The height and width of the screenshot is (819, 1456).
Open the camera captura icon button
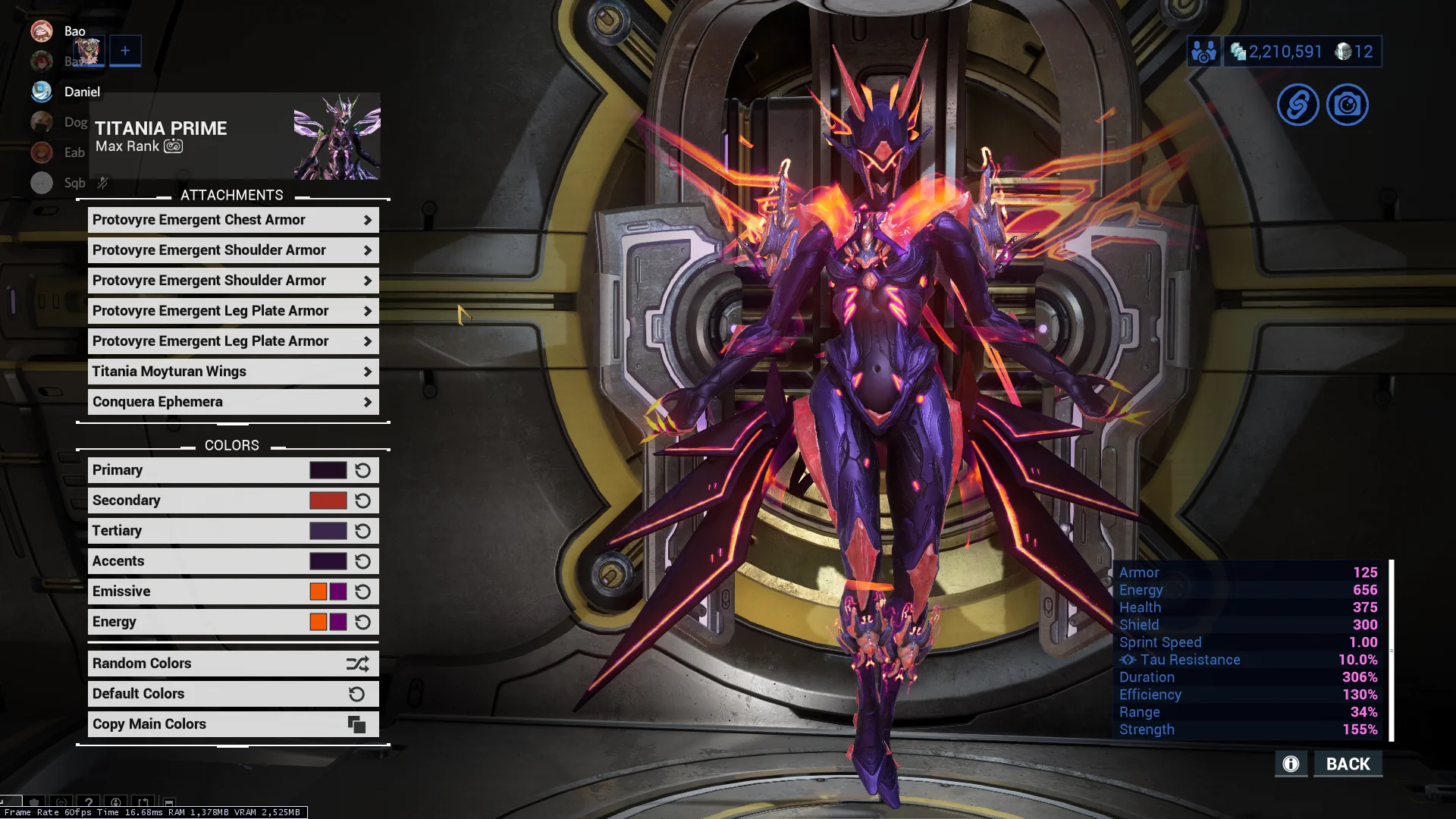pyautogui.click(x=1347, y=105)
